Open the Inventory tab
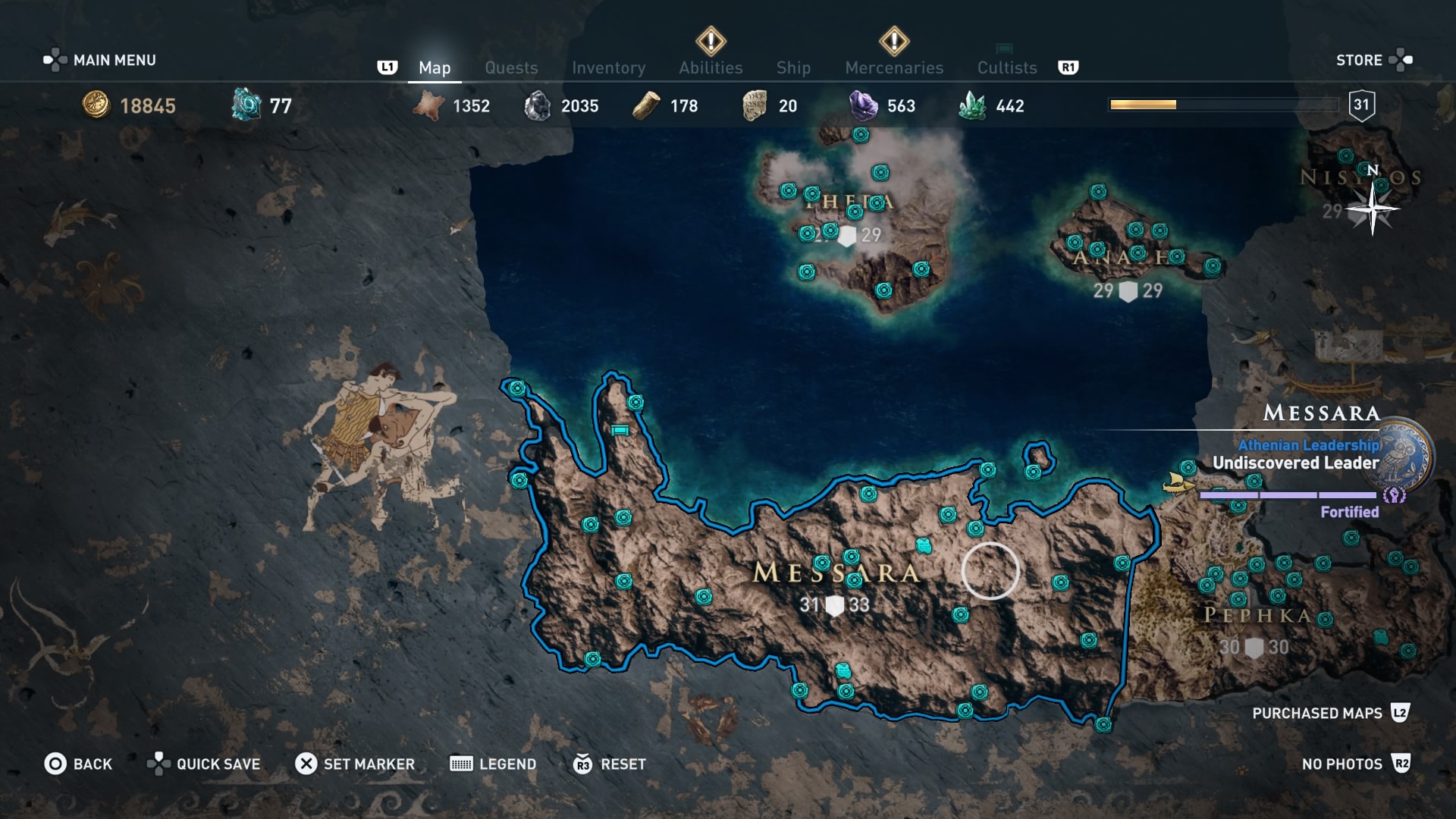This screenshot has height=819, width=1456. [x=609, y=67]
